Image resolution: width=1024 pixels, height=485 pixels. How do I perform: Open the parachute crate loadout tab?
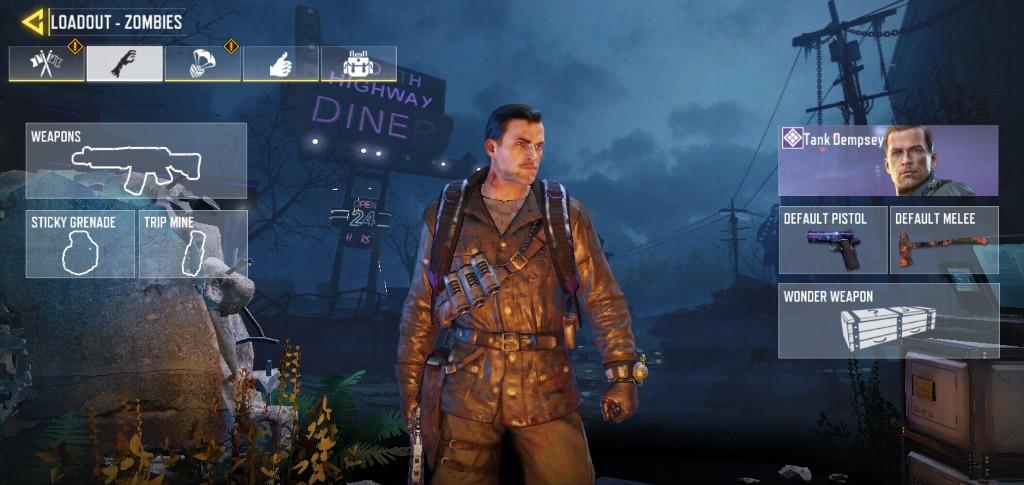coord(202,63)
